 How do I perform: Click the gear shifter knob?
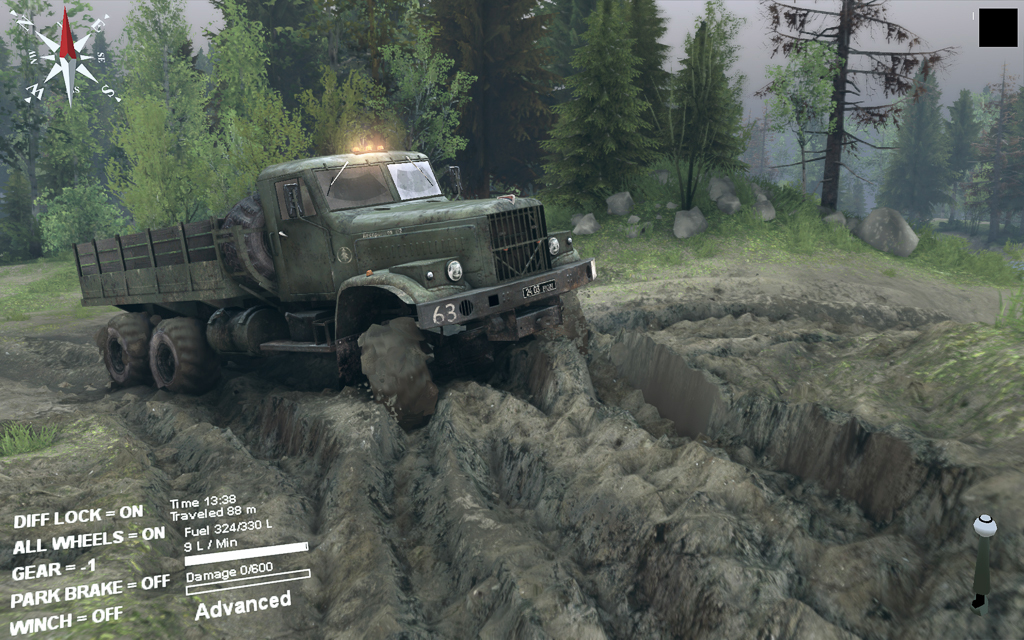[x=985, y=525]
